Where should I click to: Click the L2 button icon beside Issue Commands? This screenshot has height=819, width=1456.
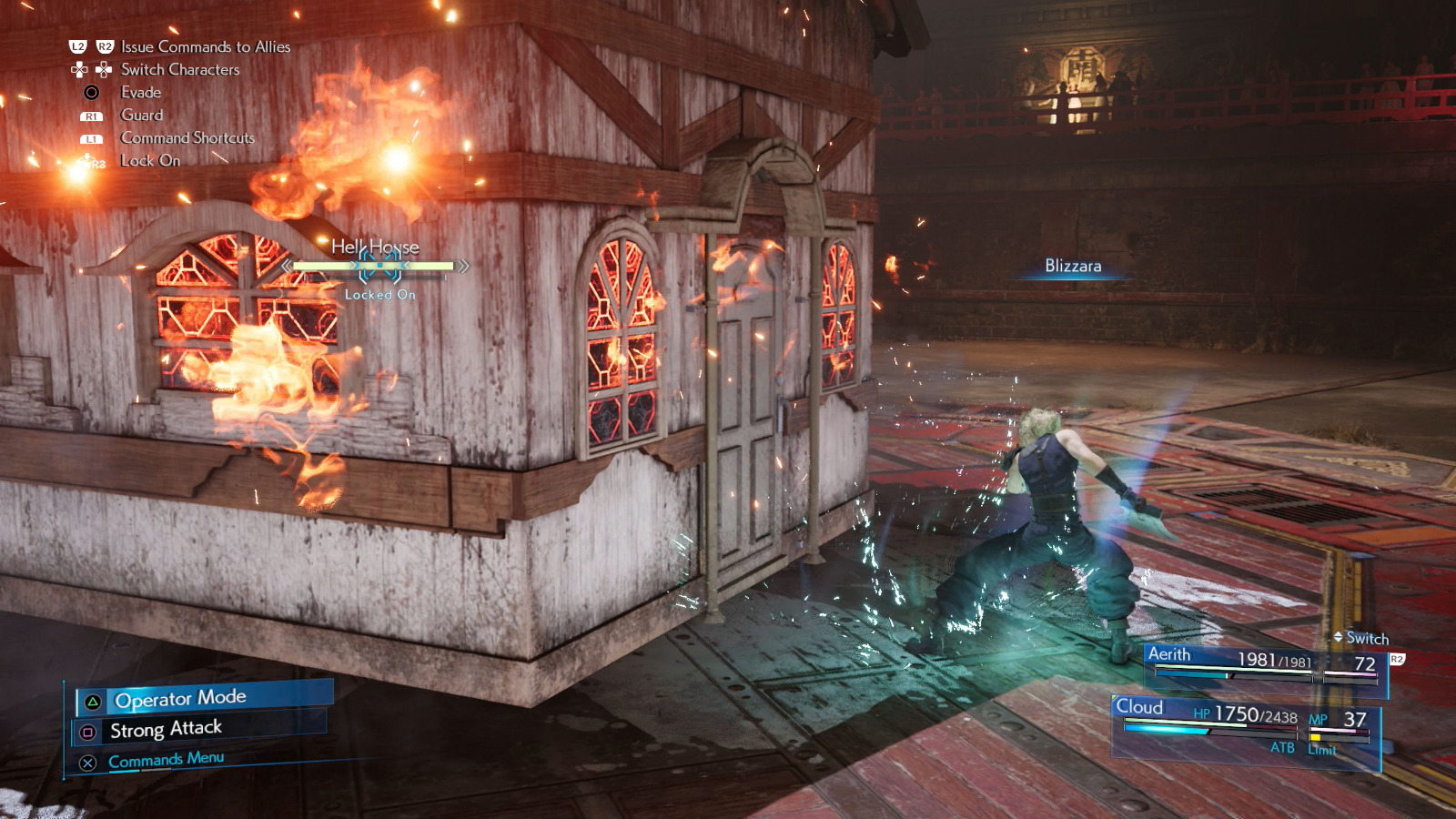click(x=78, y=46)
